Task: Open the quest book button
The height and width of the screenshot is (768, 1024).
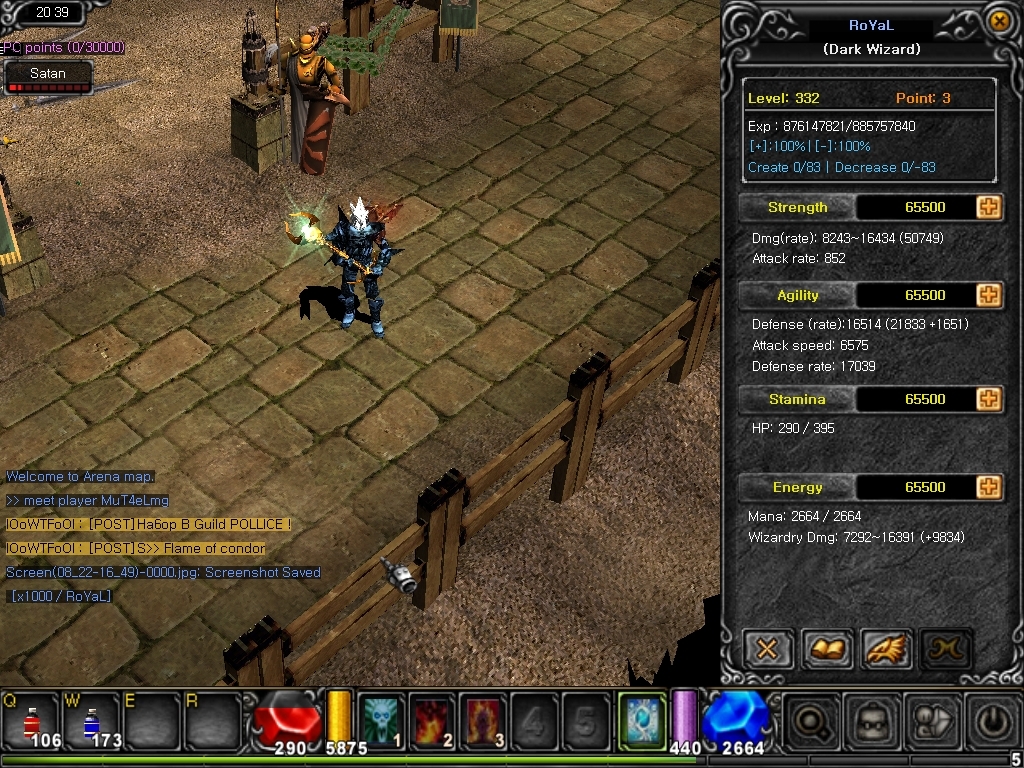Action: click(827, 649)
